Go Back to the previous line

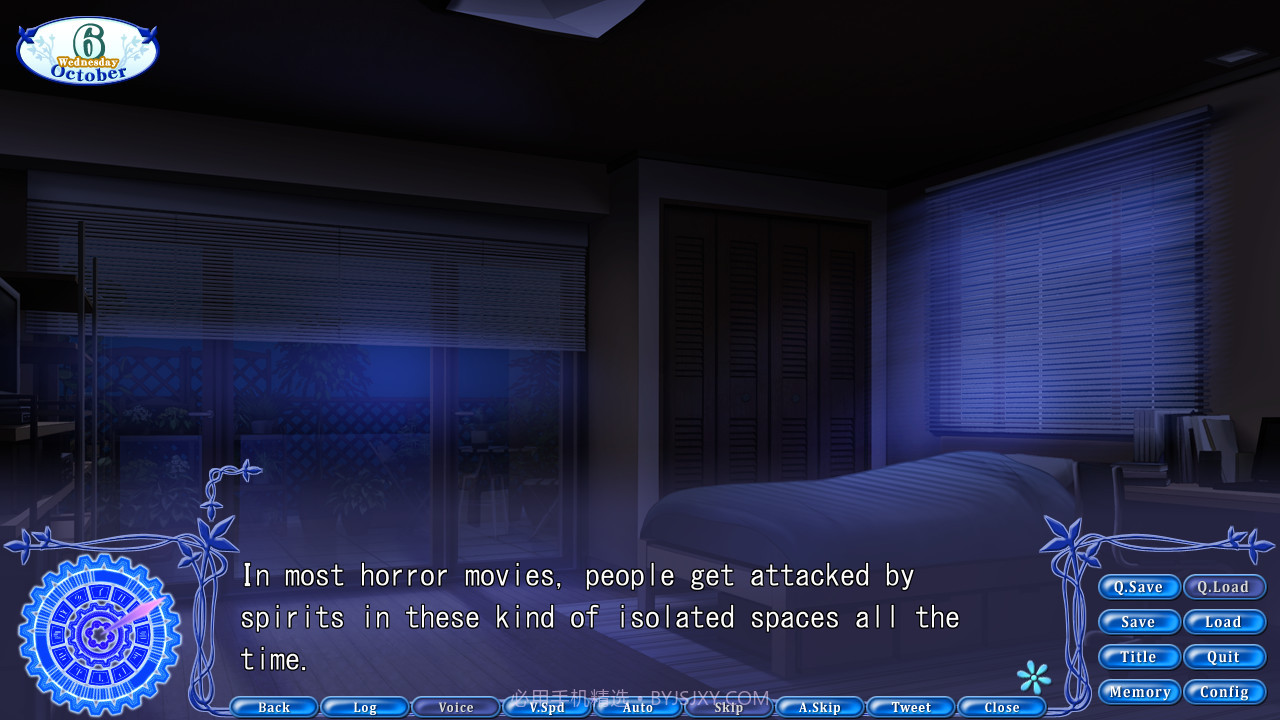tap(272, 707)
